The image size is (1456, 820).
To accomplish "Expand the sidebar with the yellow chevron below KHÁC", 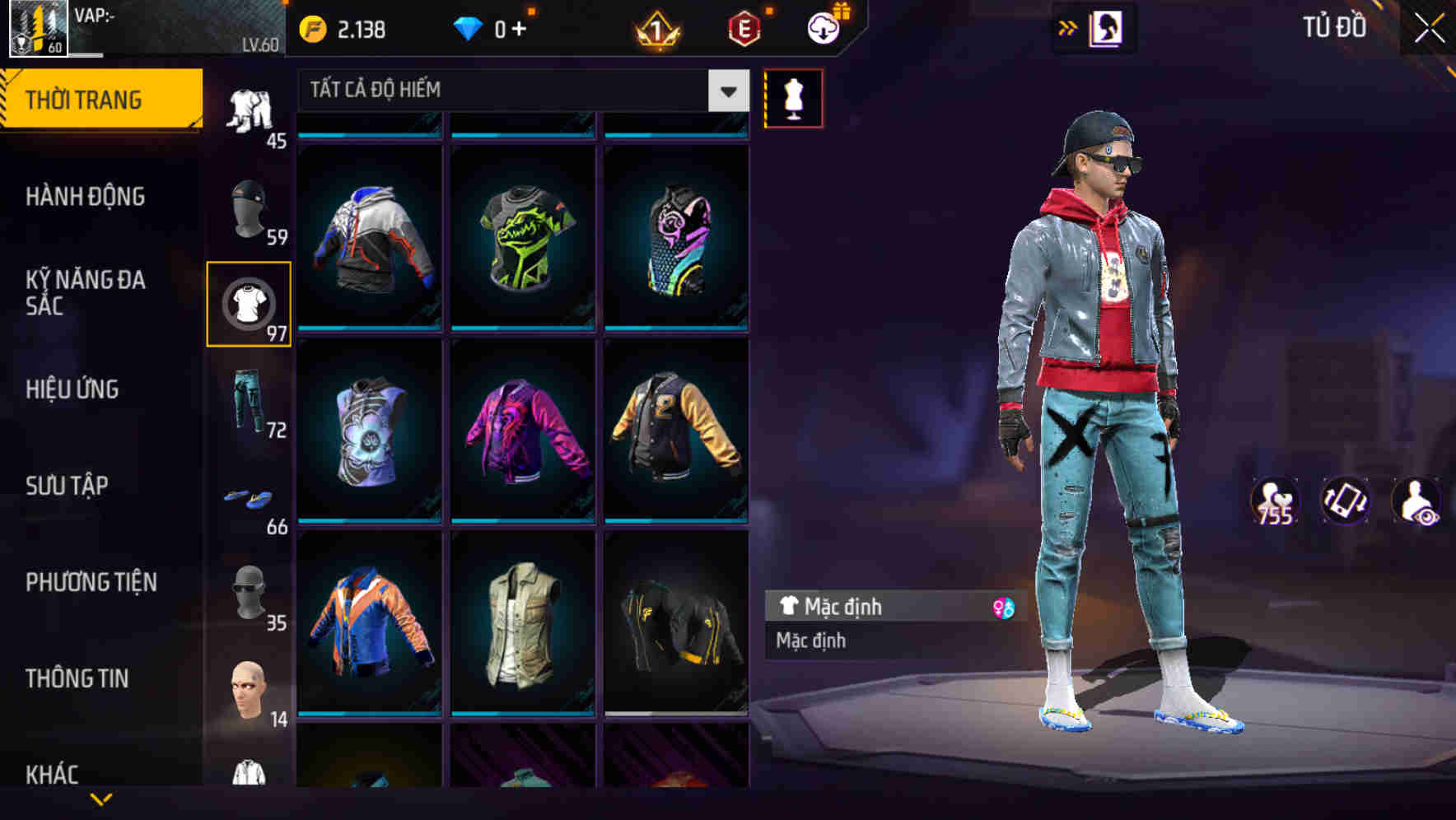I will [101, 799].
